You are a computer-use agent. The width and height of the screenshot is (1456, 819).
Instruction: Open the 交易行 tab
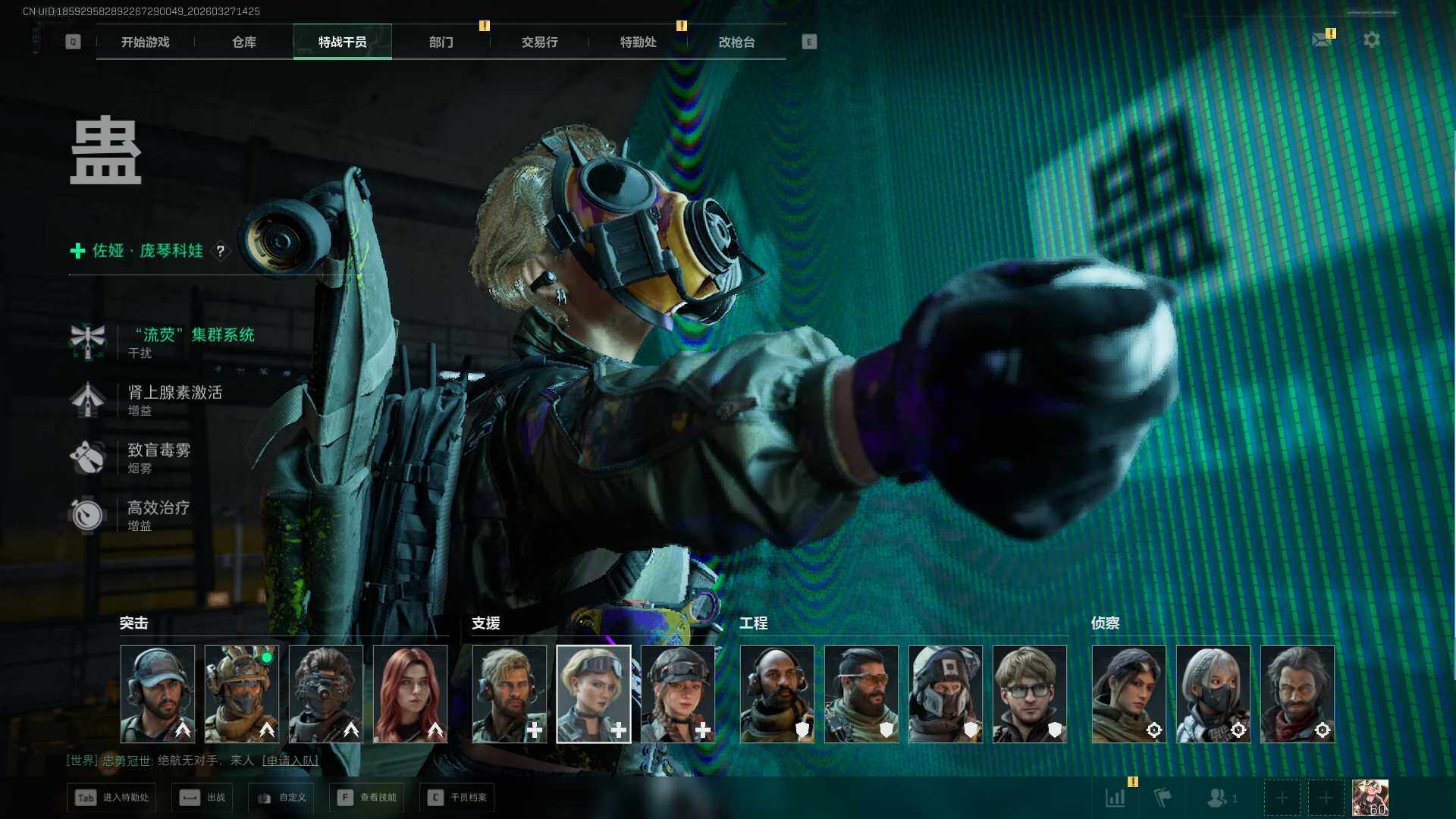(x=539, y=42)
